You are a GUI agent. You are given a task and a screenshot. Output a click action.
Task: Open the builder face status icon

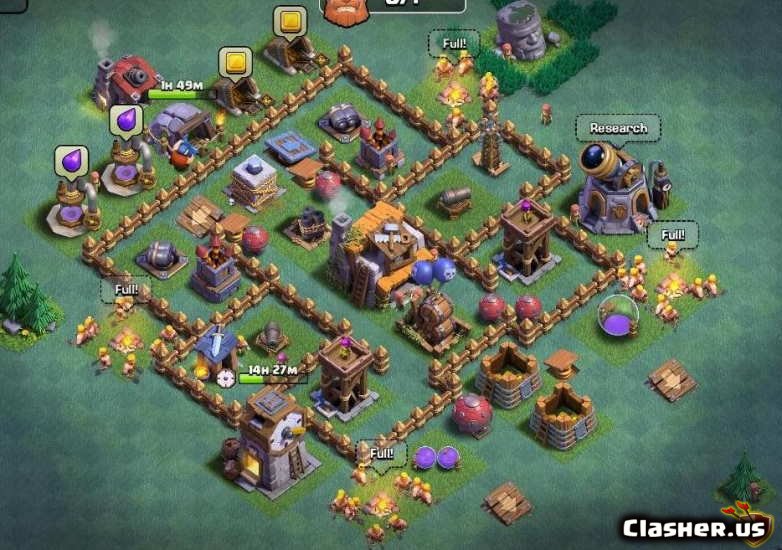[344, 9]
